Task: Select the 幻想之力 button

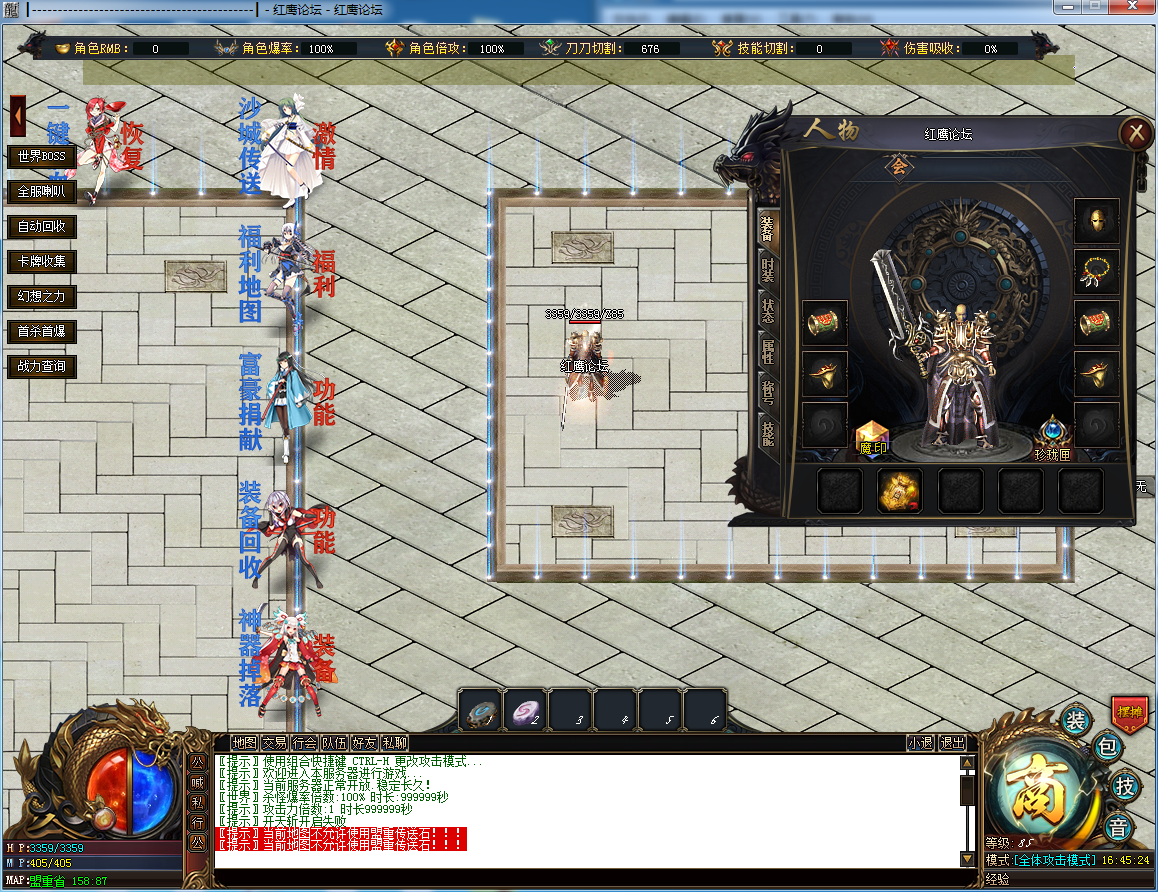Action: [x=41, y=296]
